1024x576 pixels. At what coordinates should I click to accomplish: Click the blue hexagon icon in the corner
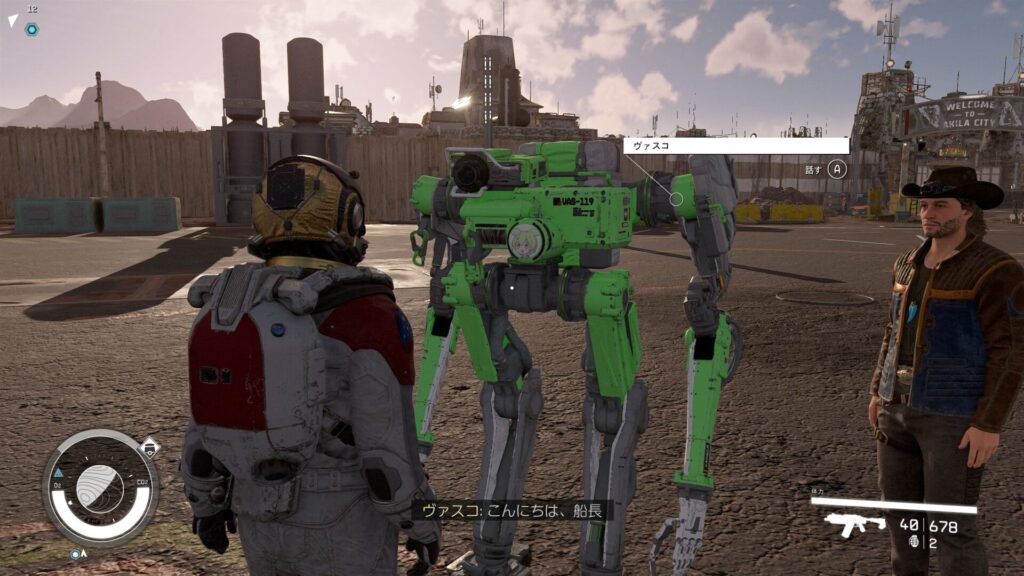coord(32,29)
